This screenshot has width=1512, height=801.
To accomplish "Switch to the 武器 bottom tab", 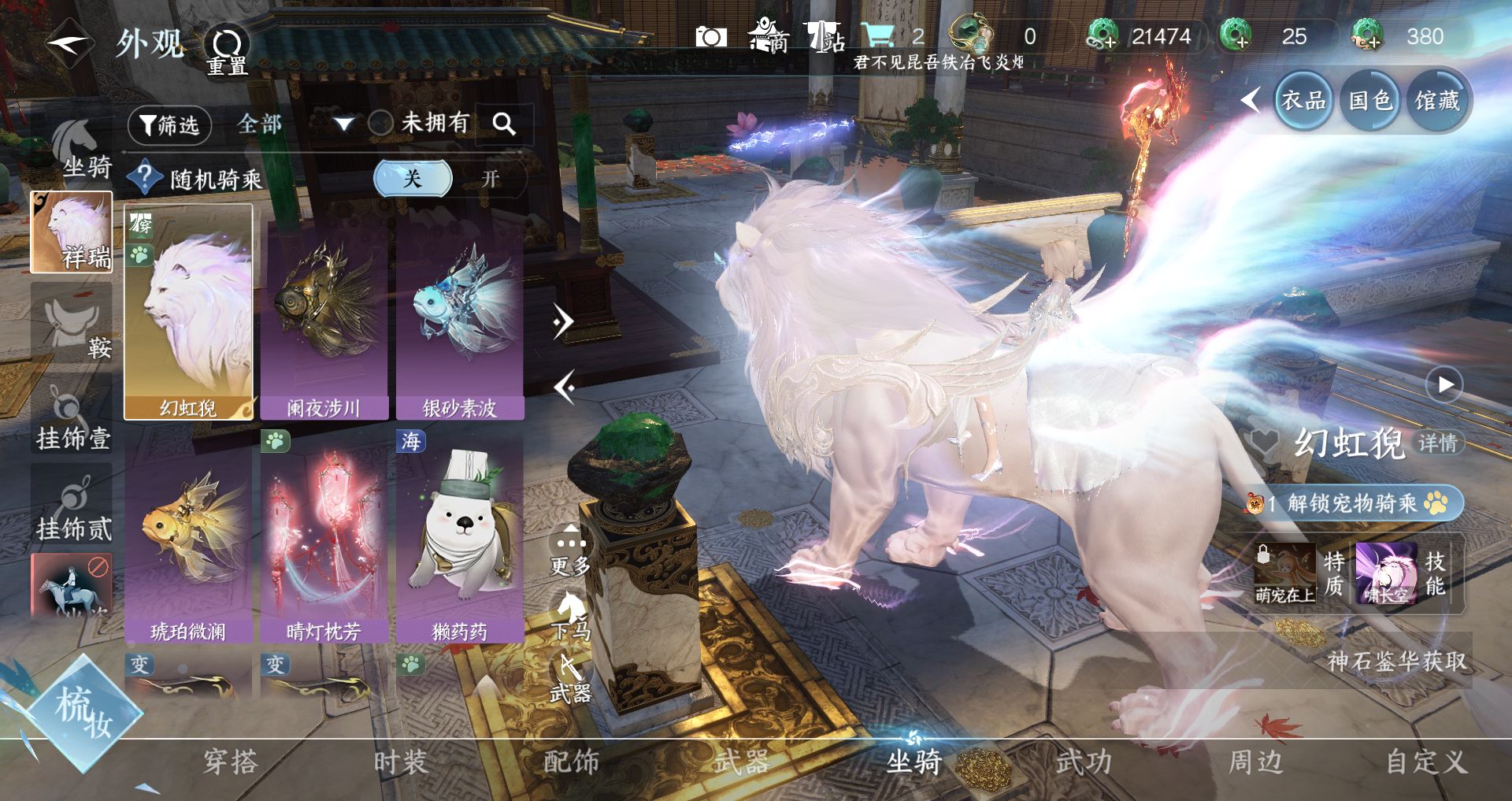I will (x=741, y=762).
